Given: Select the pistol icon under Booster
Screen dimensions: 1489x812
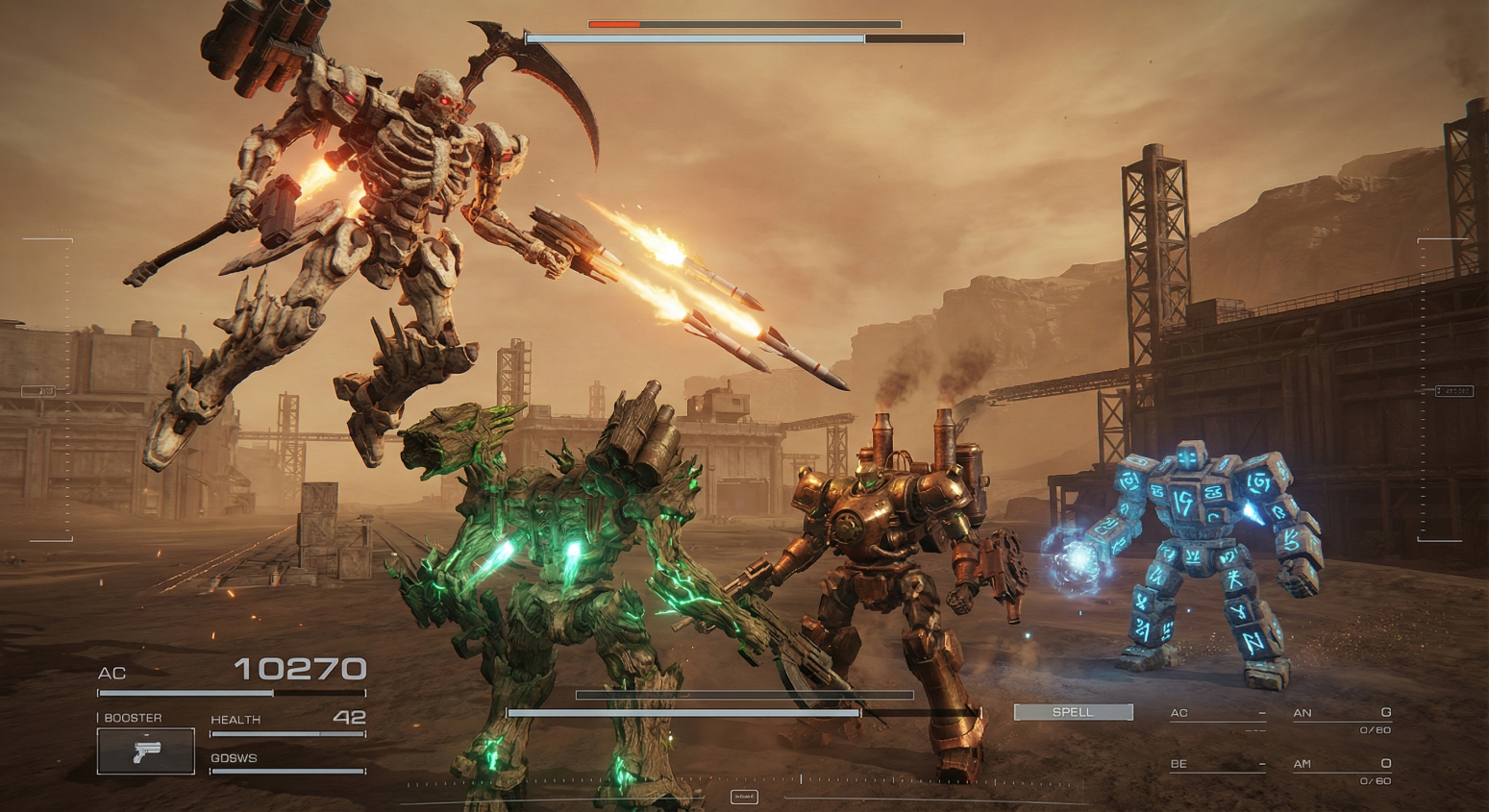Looking at the screenshot, I should point(145,750).
